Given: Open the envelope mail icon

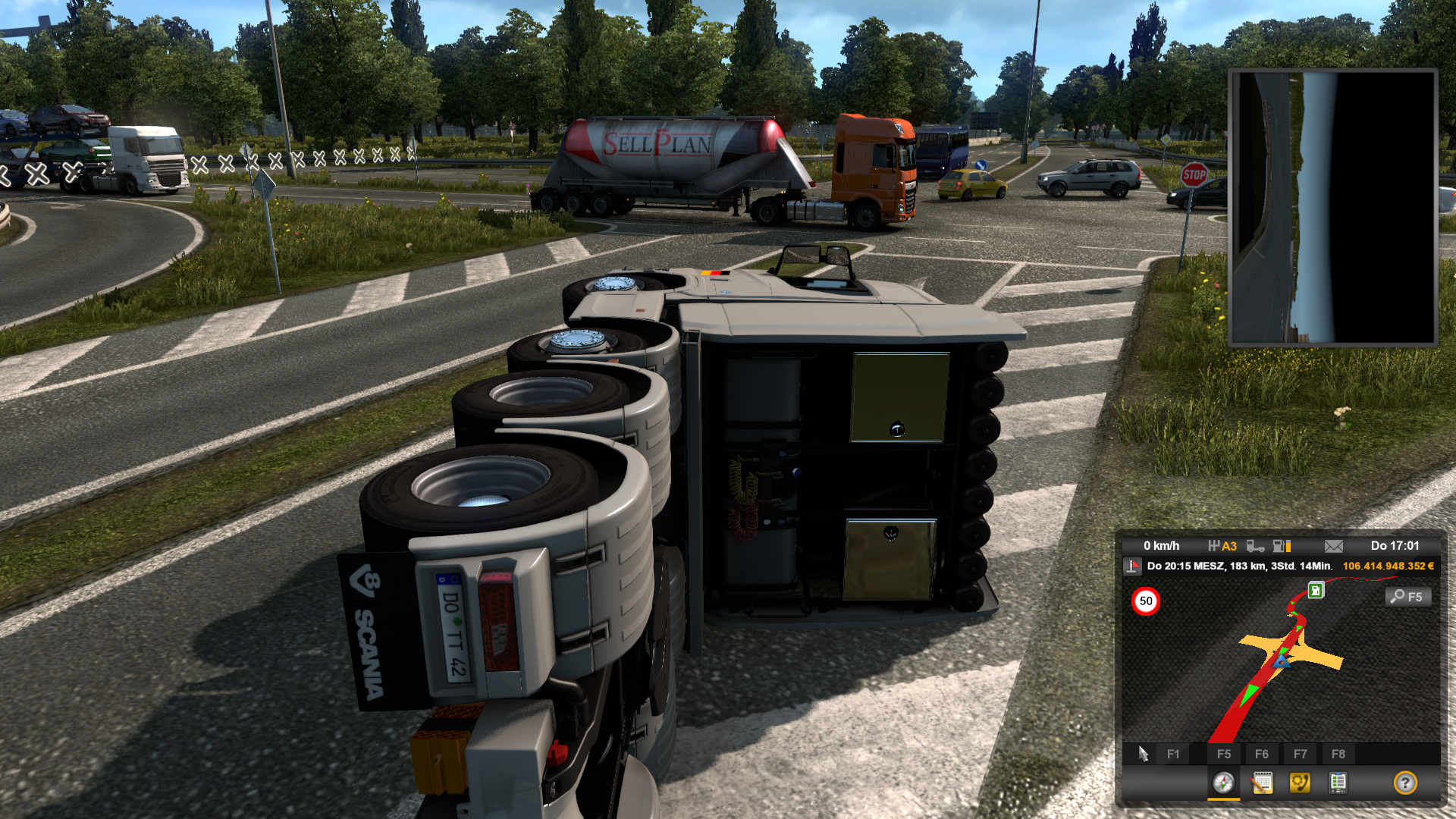Looking at the screenshot, I should pos(1334,546).
